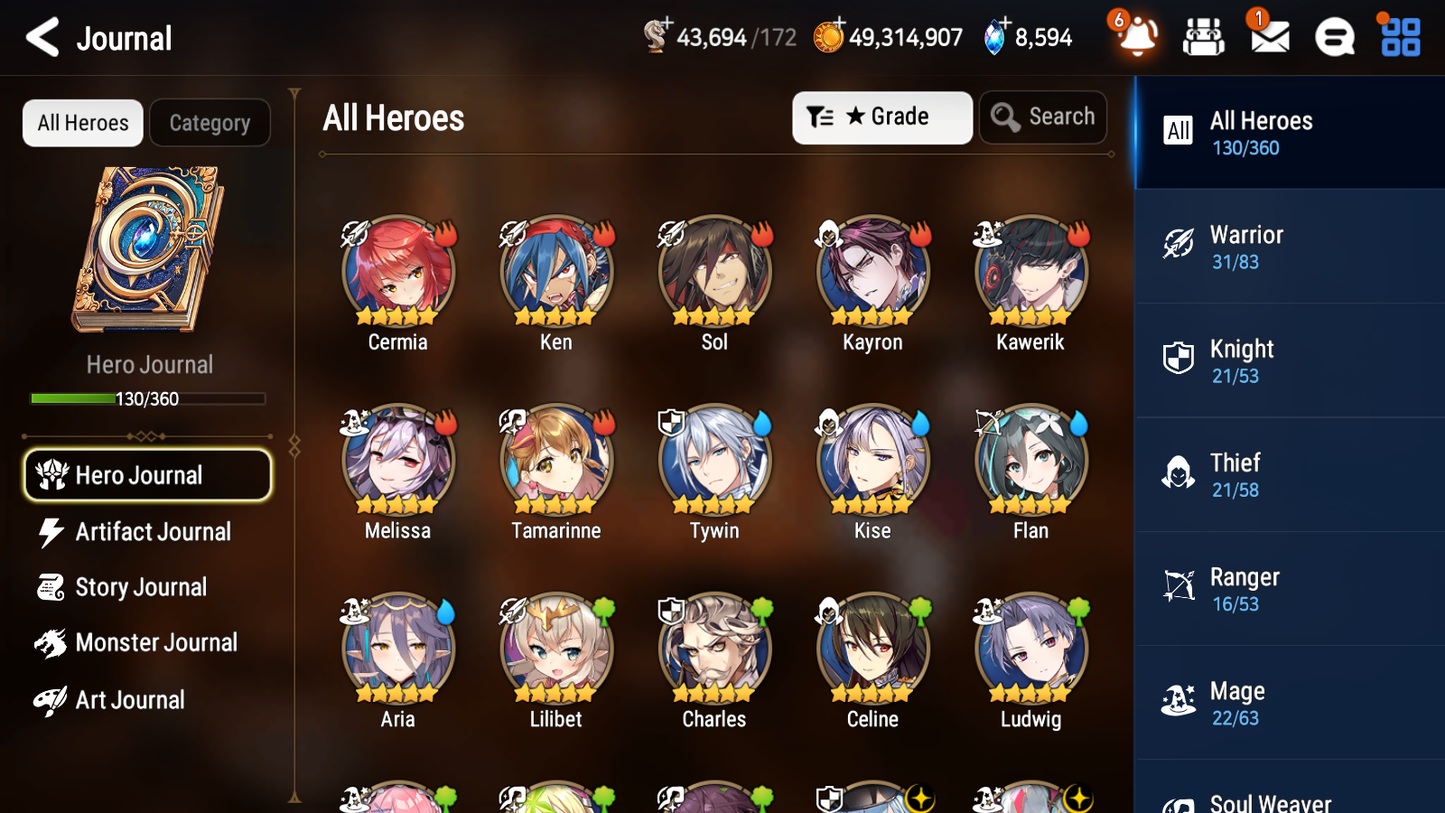Go back using the Journal back arrow
Screen dimensions: 1445x813
[42, 37]
